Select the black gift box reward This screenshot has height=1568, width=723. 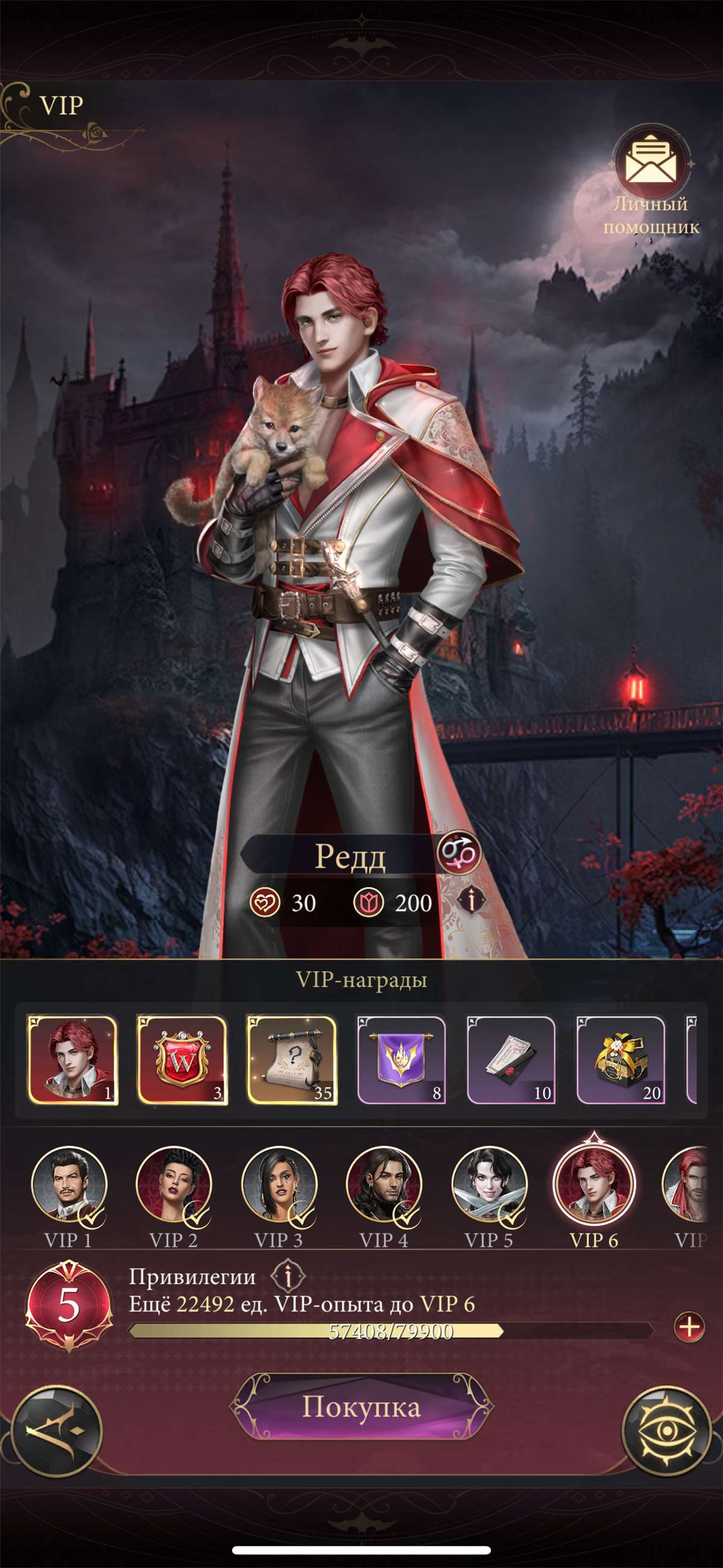click(620, 1060)
